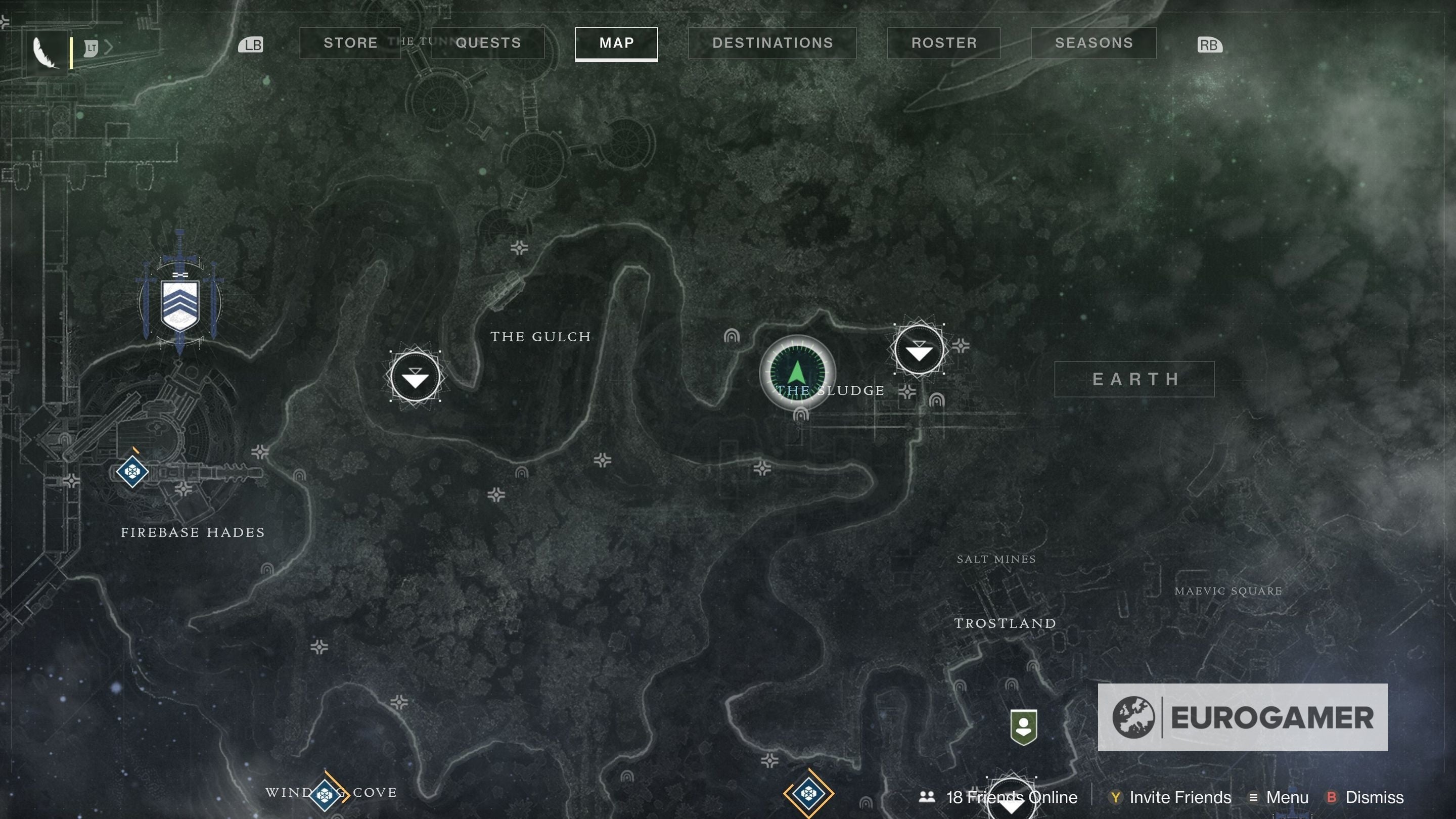Open the Lost Sector icon in The Gulch

417,377
